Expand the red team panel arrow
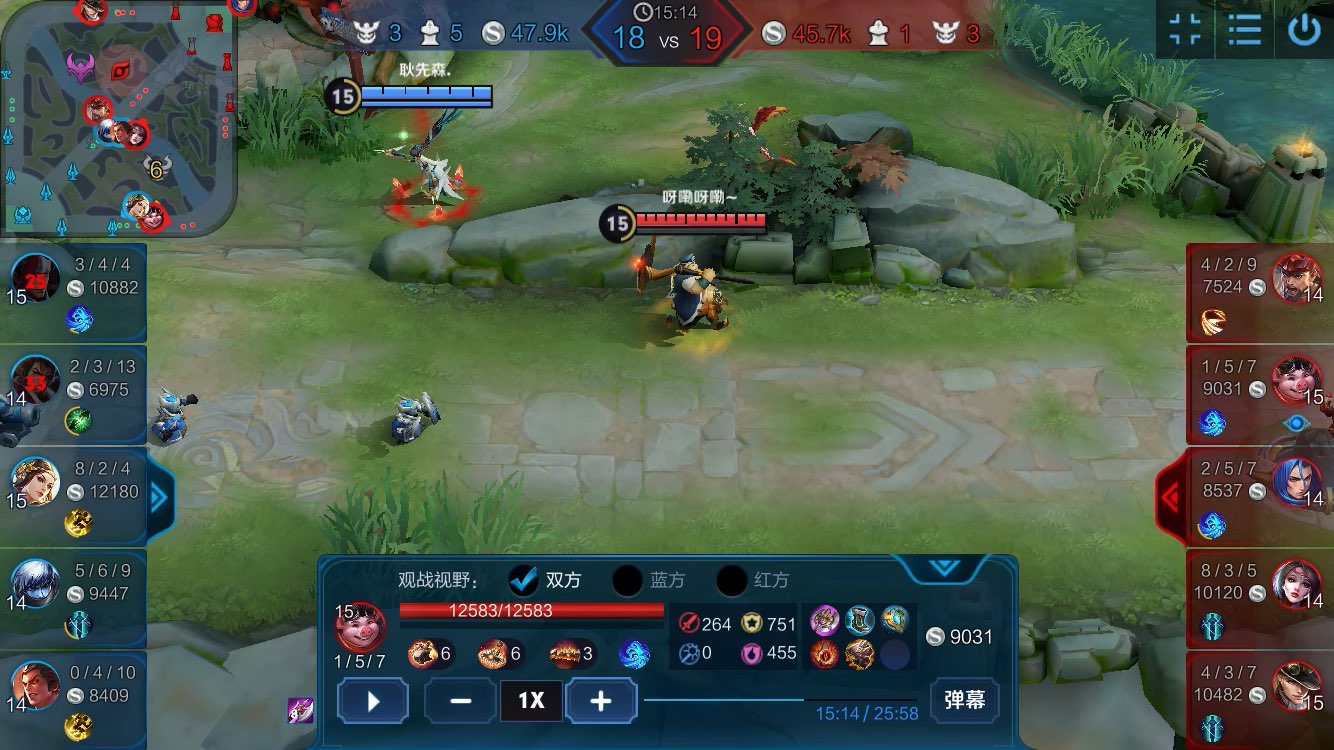Viewport: 1334px width, 750px height. point(1171,497)
